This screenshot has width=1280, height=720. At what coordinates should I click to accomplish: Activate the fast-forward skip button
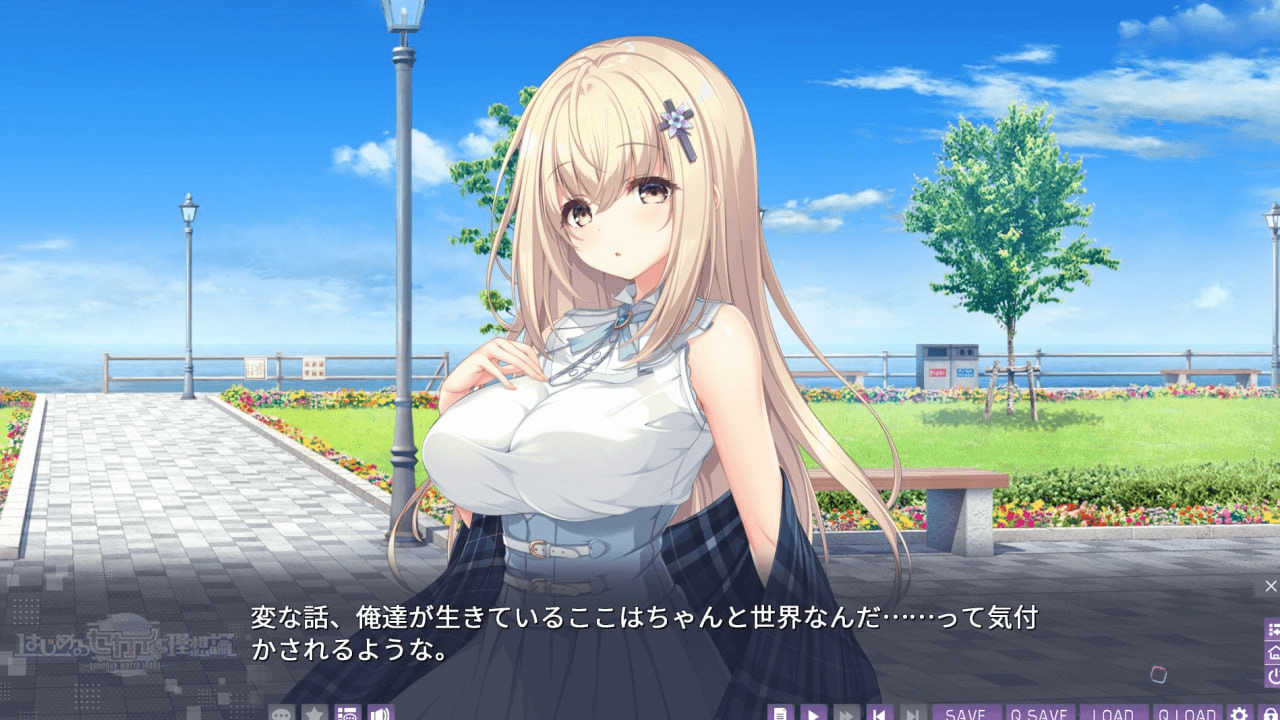click(x=847, y=713)
